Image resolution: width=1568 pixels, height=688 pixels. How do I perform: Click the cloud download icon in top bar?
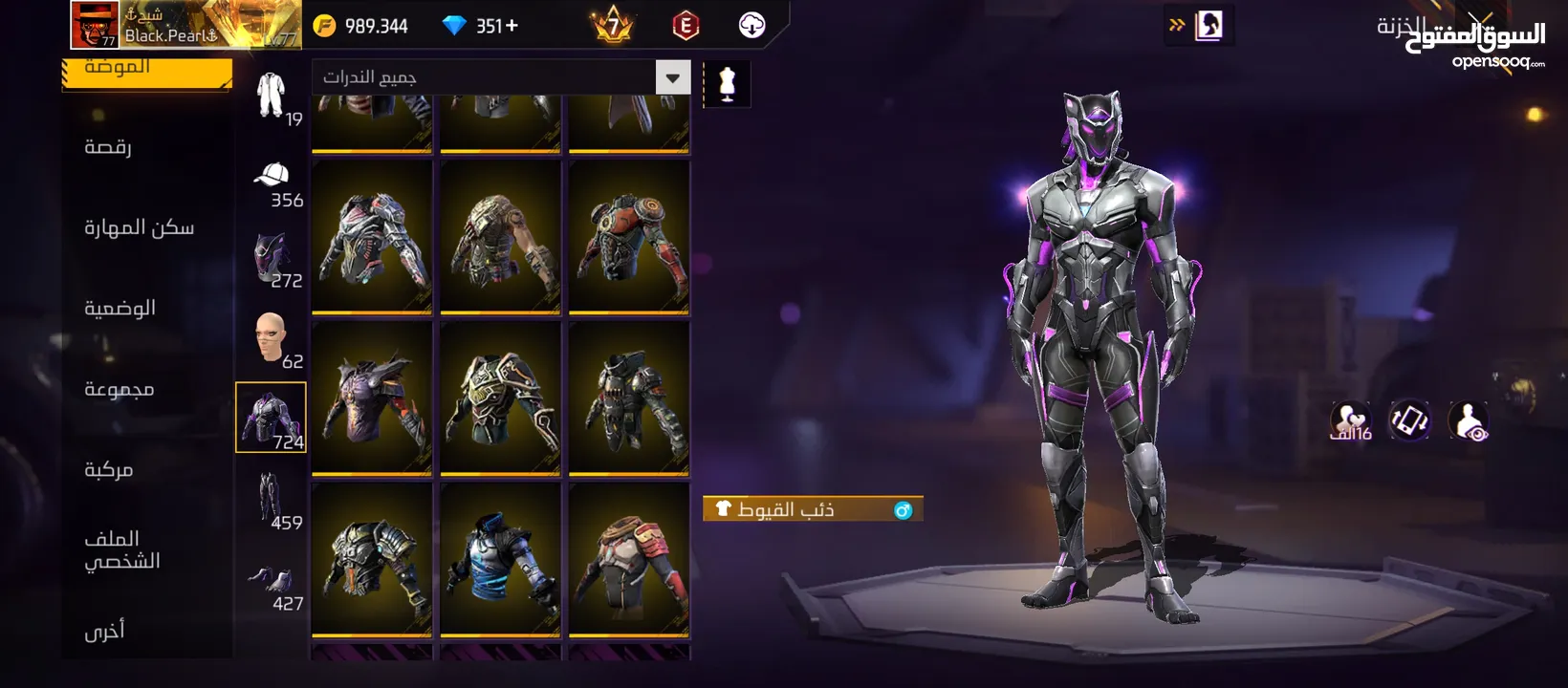(x=752, y=26)
